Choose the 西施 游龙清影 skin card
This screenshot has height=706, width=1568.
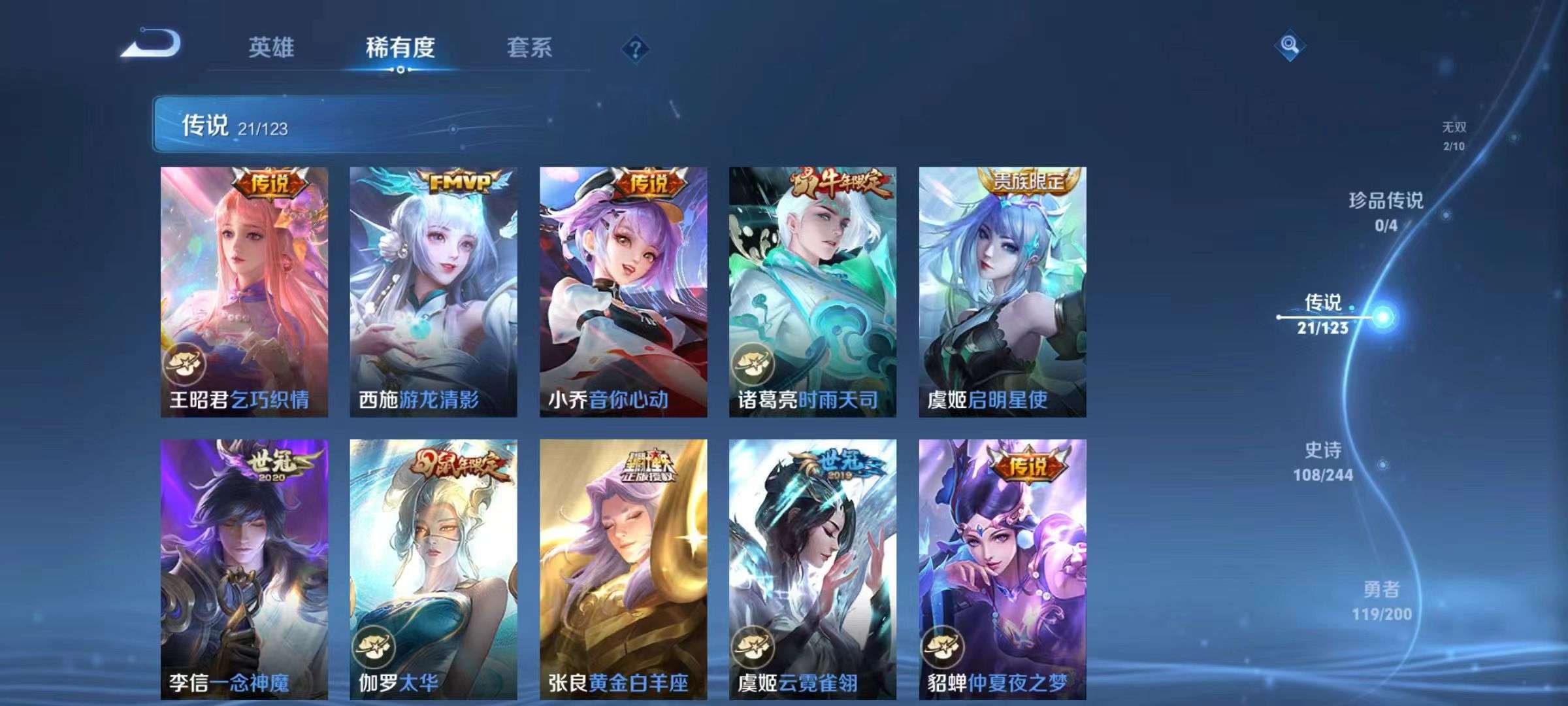point(433,292)
